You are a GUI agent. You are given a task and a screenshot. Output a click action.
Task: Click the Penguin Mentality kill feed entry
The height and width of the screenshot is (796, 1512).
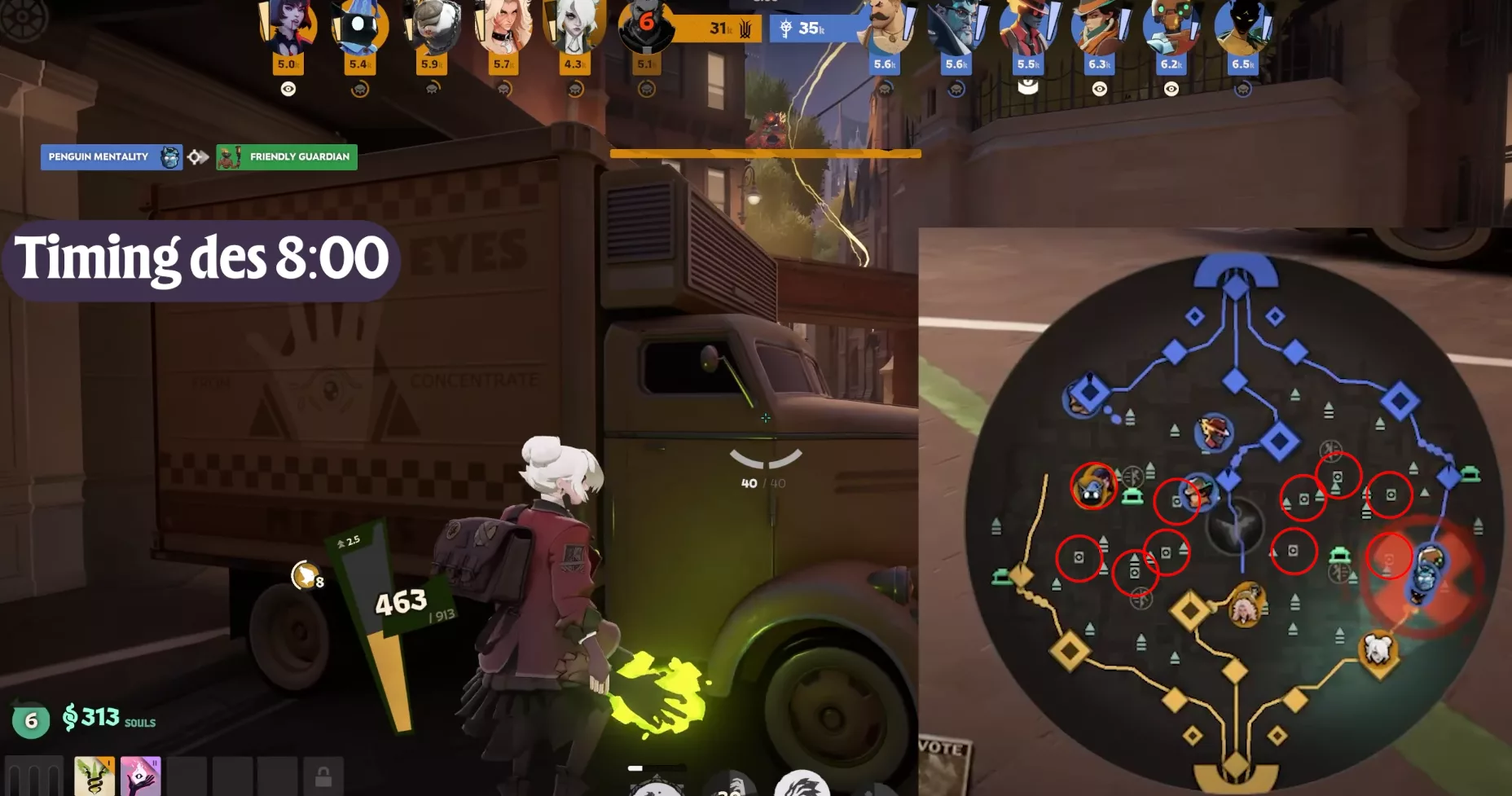tap(111, 156)
